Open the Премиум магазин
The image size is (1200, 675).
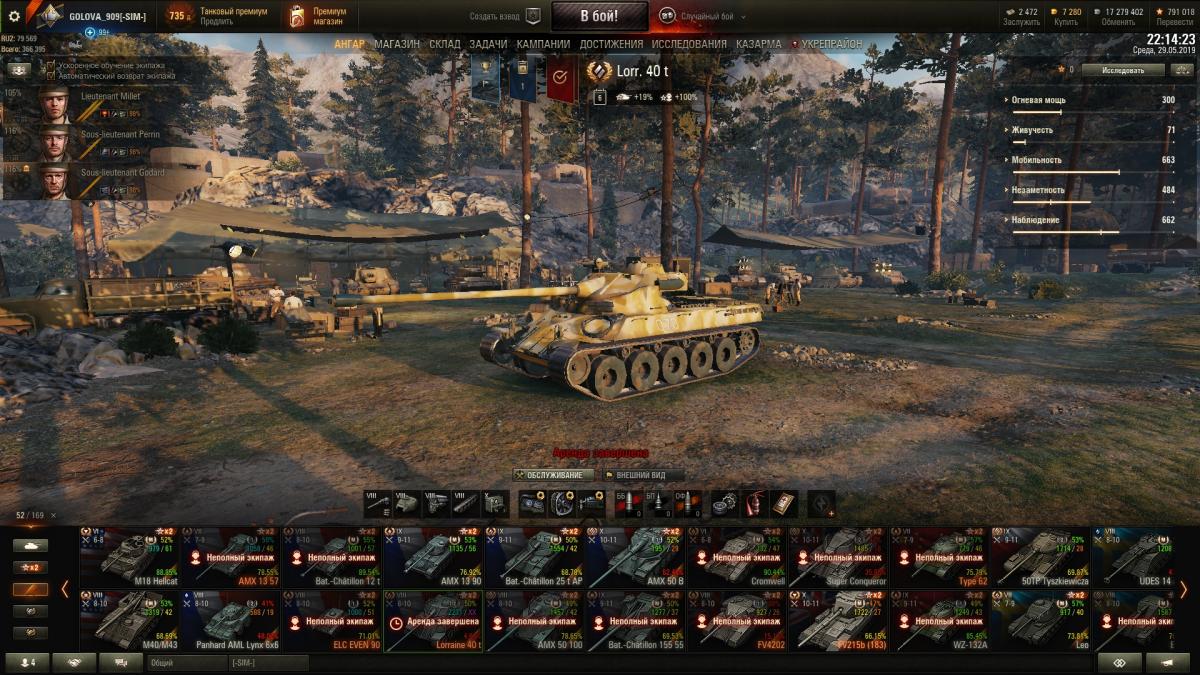316,16
